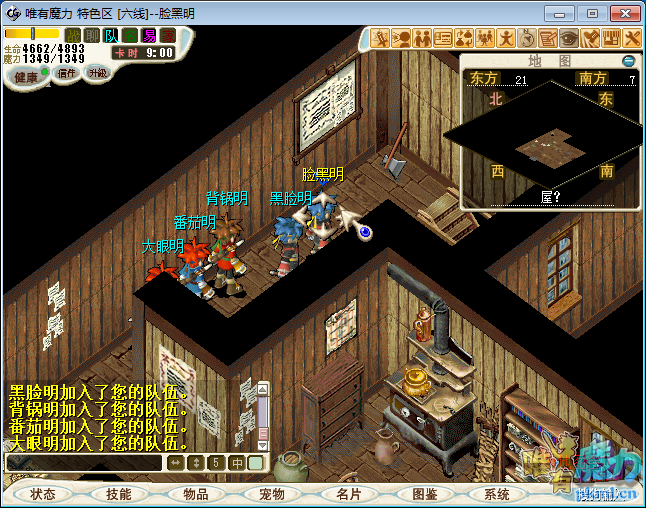Click the 升級 level-up button
Image resolution: width=646 pixels, height=508 pixels.
(97, 73)
